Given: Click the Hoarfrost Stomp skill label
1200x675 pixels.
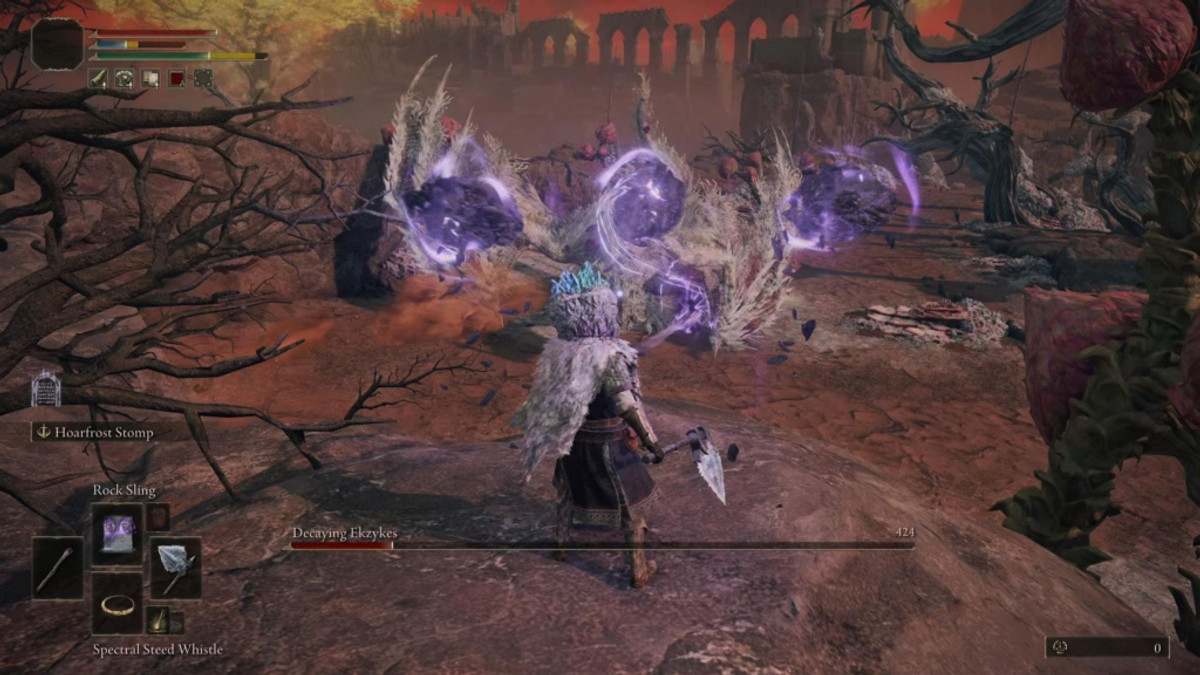Looking at the screenshot, I should click(92, 432).
